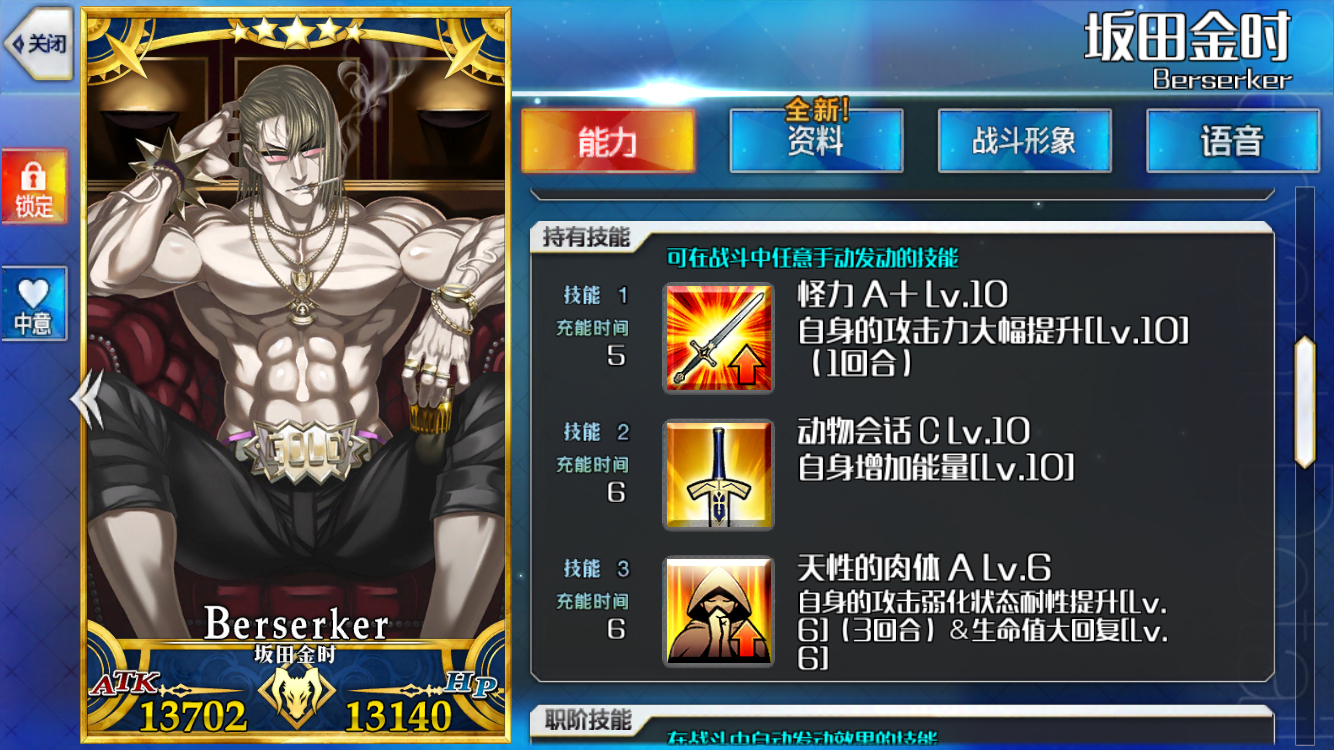Switch to the 资料 tab
This screenshot has height=750, width=1334.
815,142
